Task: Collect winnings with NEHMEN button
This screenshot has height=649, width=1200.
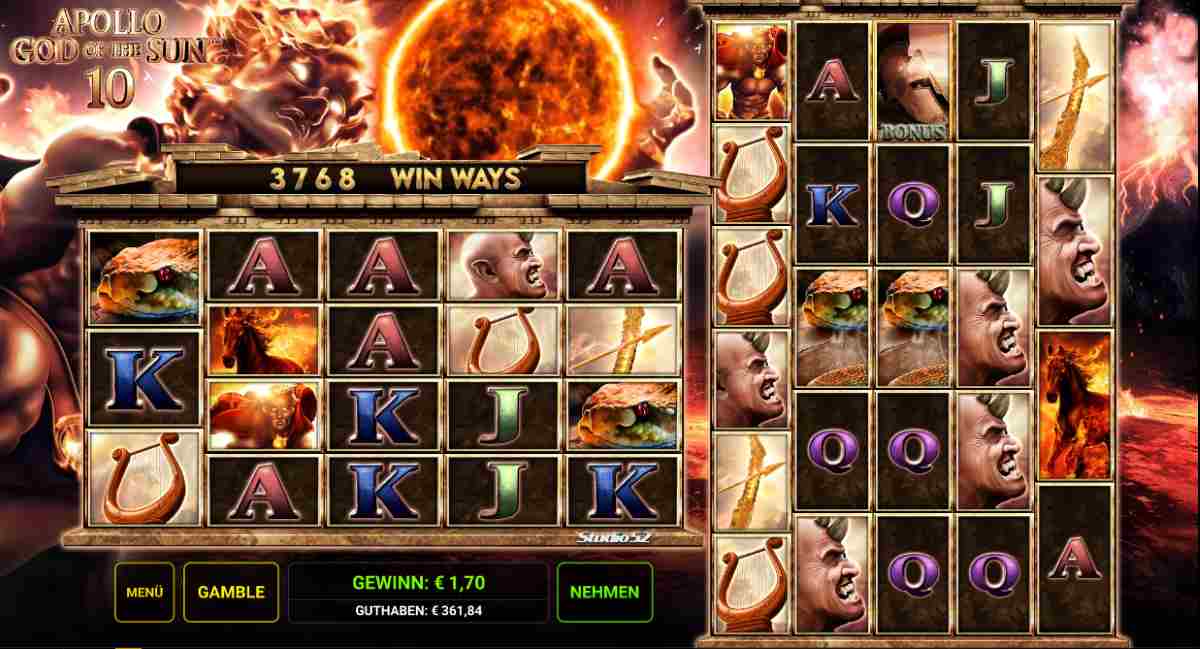Action: (604, 592)
